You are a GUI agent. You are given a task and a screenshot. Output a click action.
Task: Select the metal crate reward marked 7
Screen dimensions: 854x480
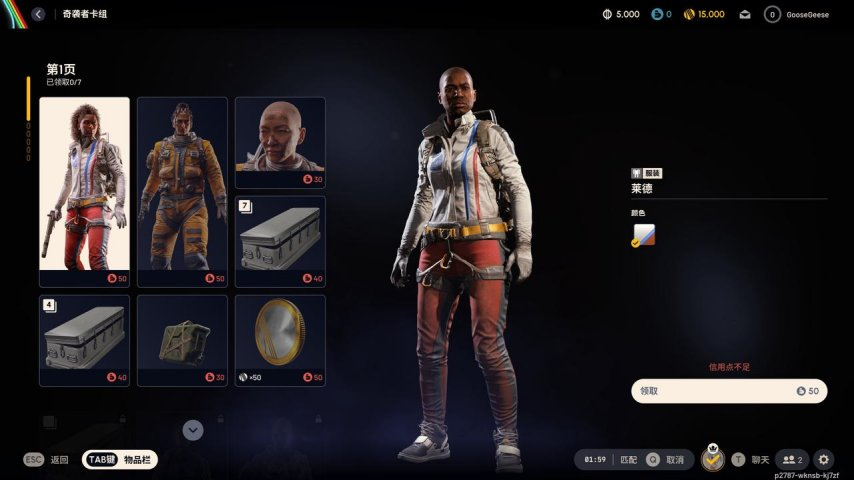(x=280, y=240)
